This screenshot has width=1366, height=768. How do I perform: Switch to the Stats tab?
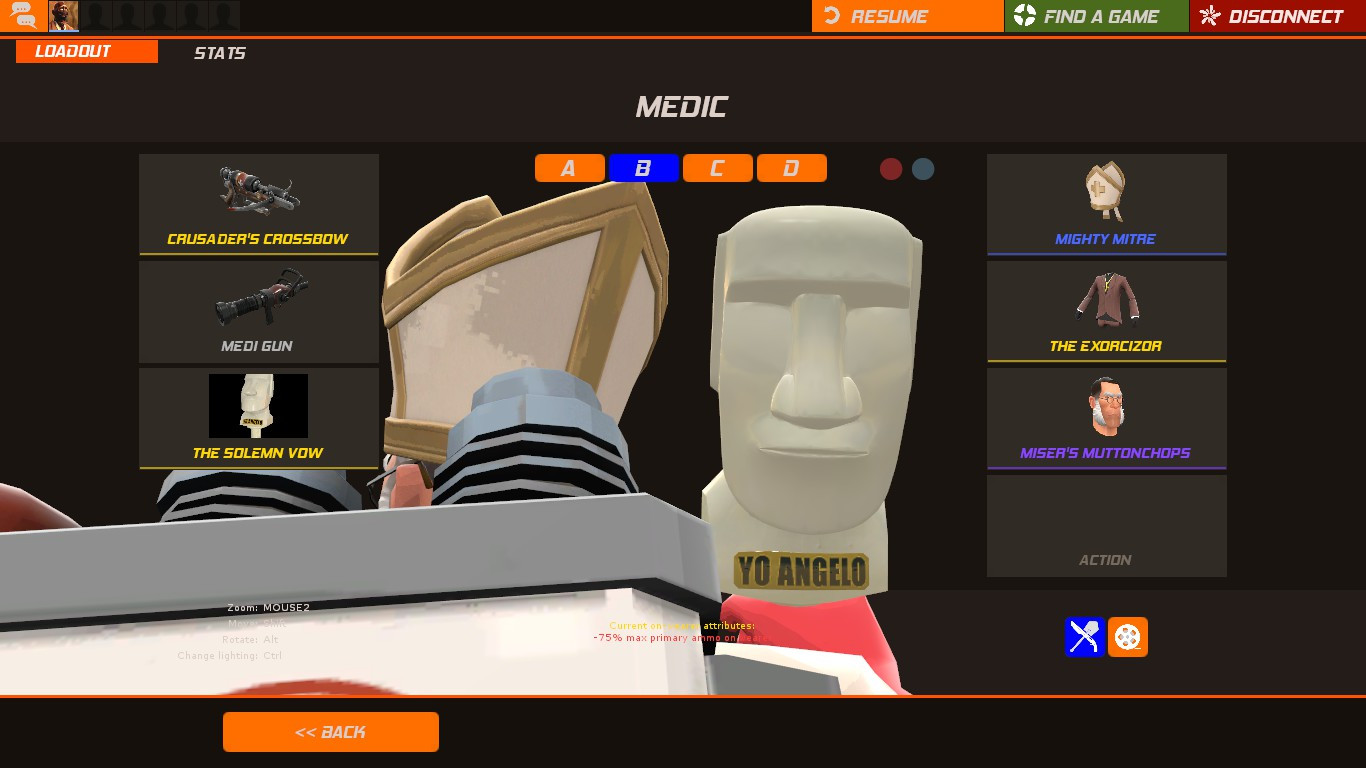(219, 53)
